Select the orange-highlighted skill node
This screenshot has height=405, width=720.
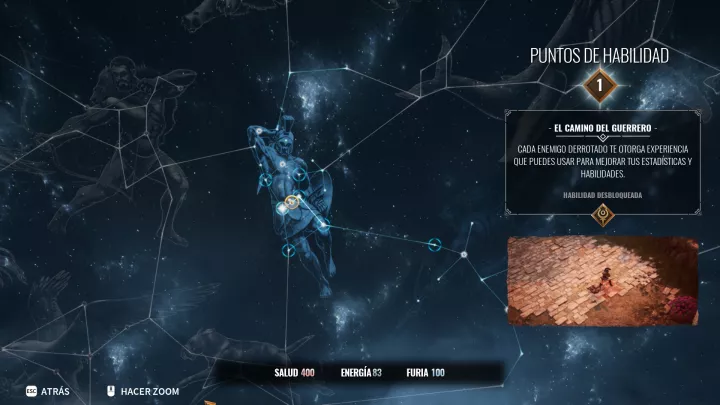[291, 202]
